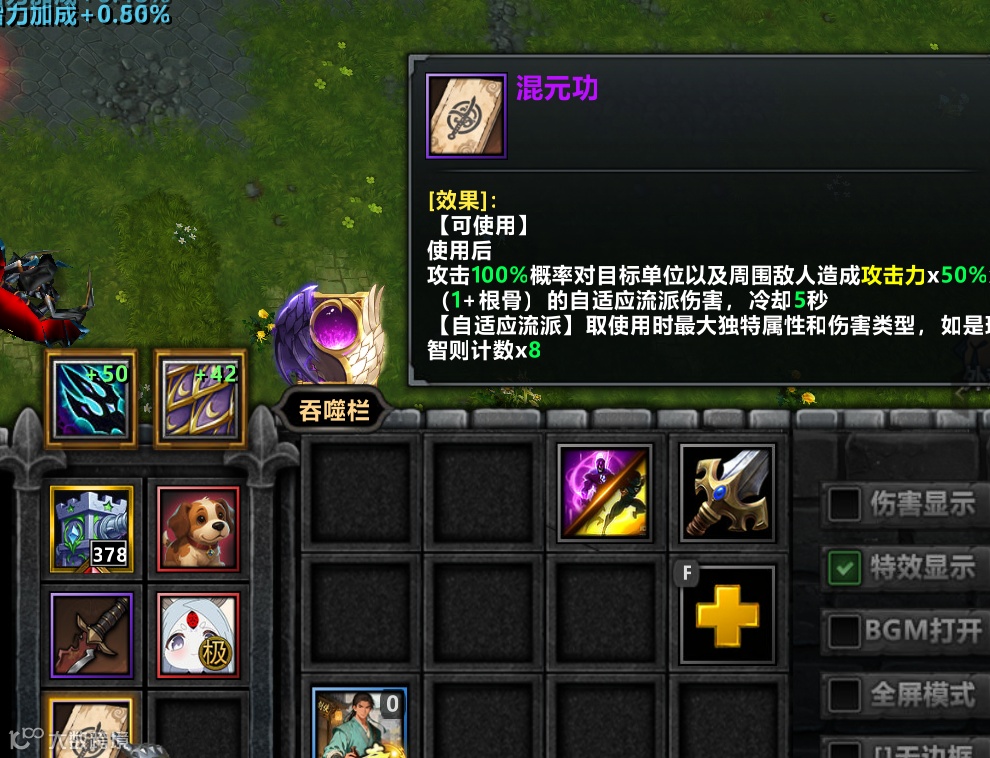Toggle the 伤害显示 damage display checkbox
The width and height of the screenshot is (990, 758).
coord(845,505)
